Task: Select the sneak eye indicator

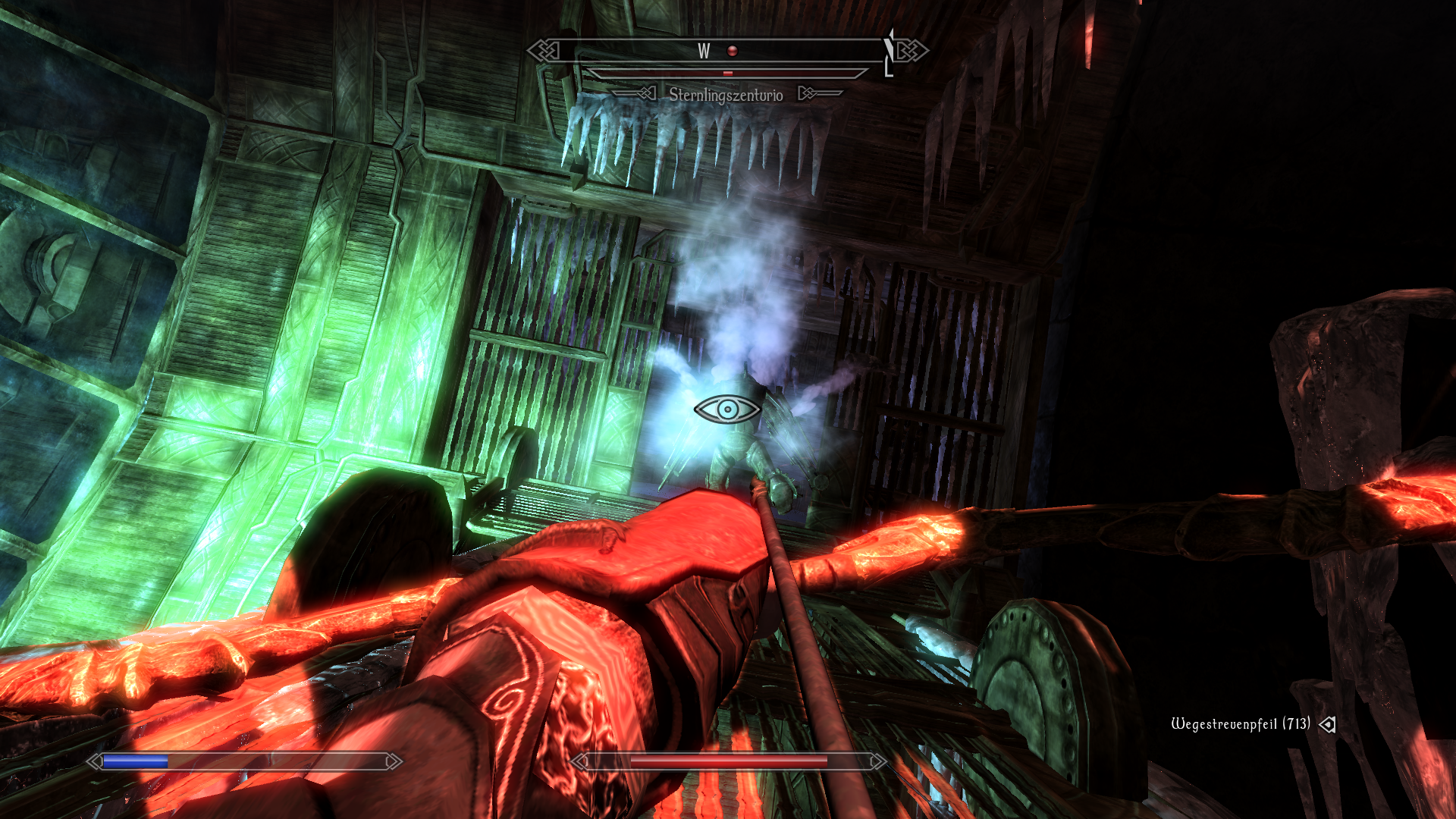Action: point(727,409)
